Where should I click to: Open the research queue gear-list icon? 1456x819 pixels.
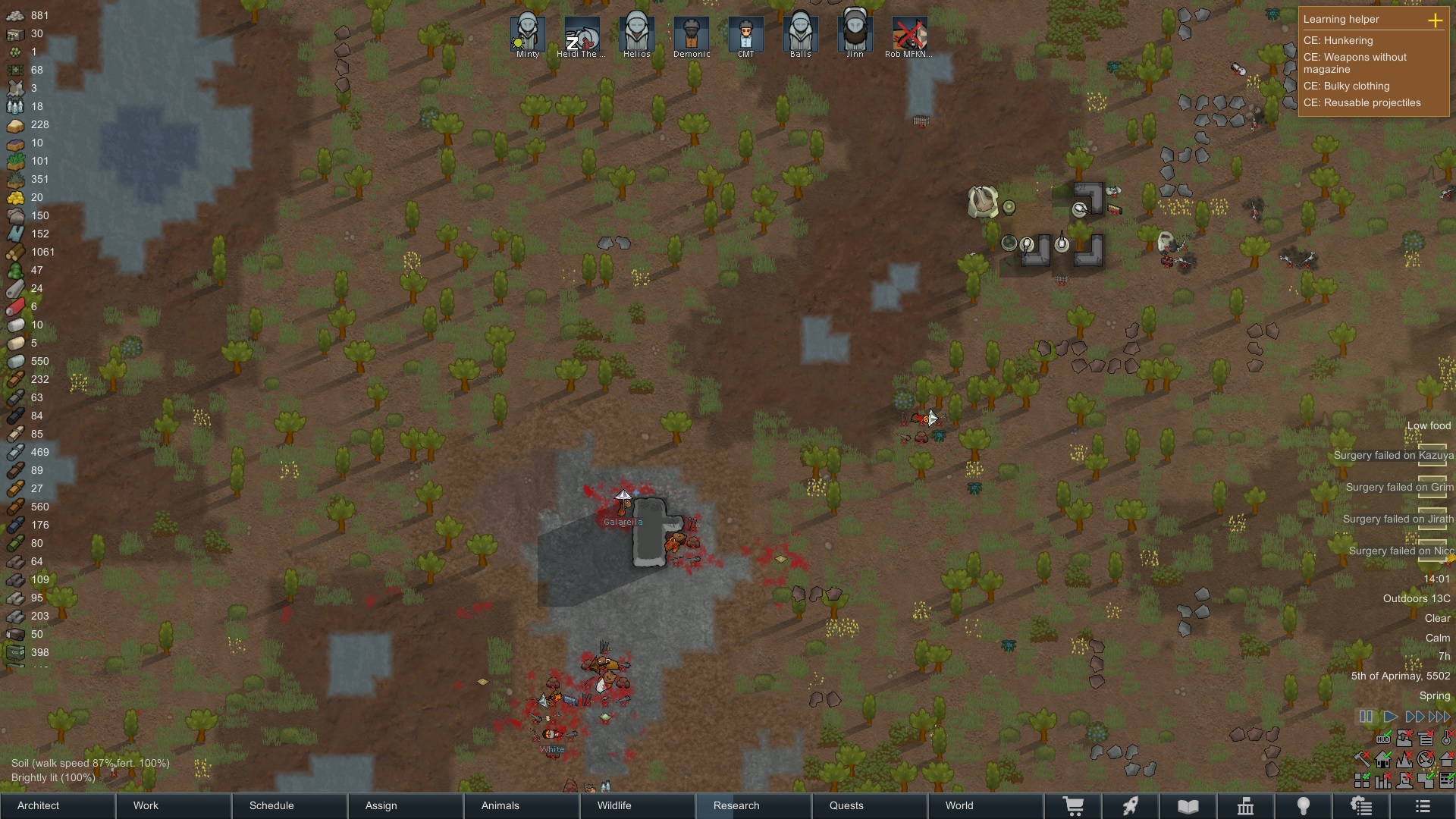pos(1361,806)
